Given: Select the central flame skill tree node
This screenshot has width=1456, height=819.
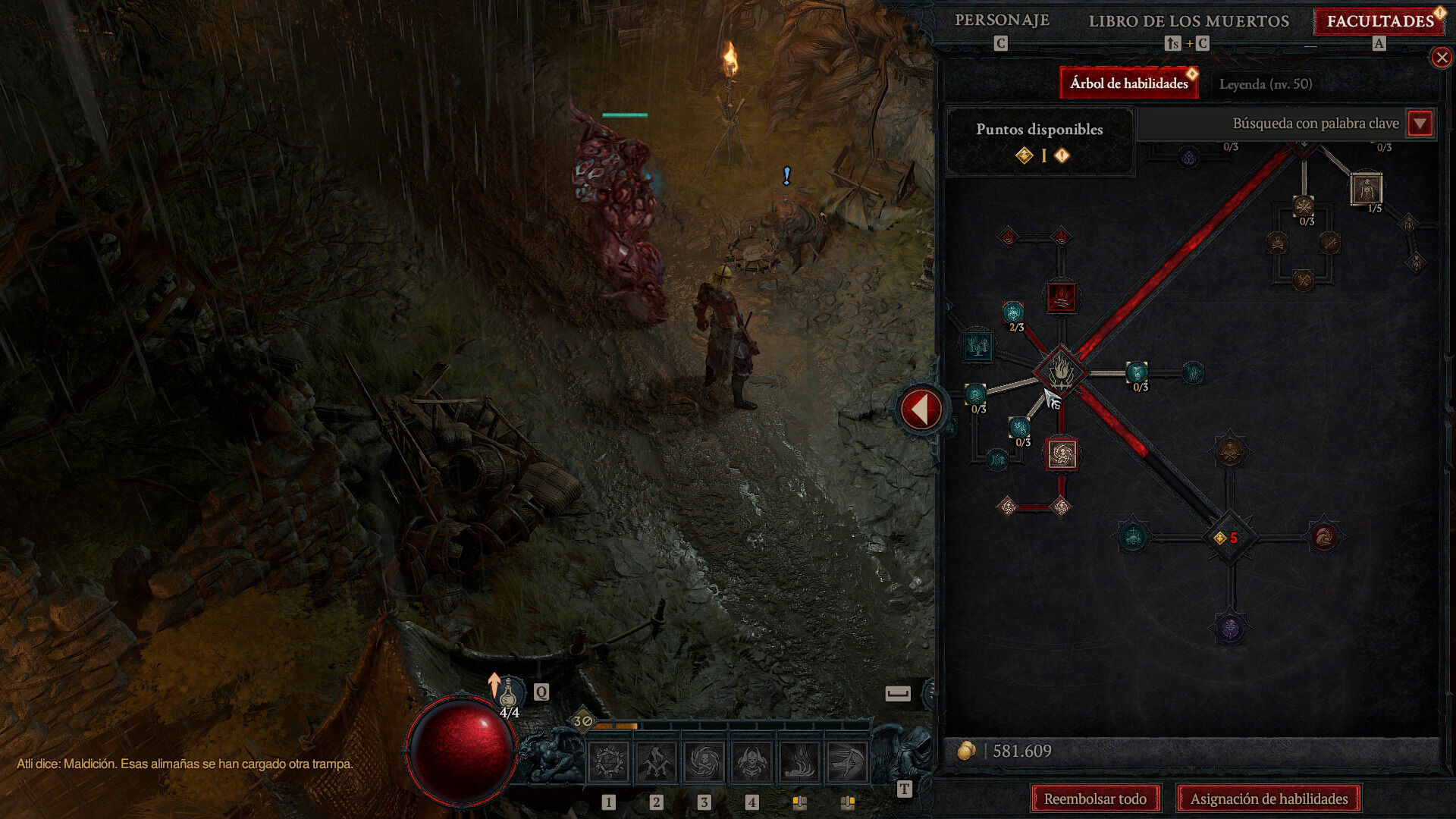Looking at the screenshot, I should tap(1061, 372).
